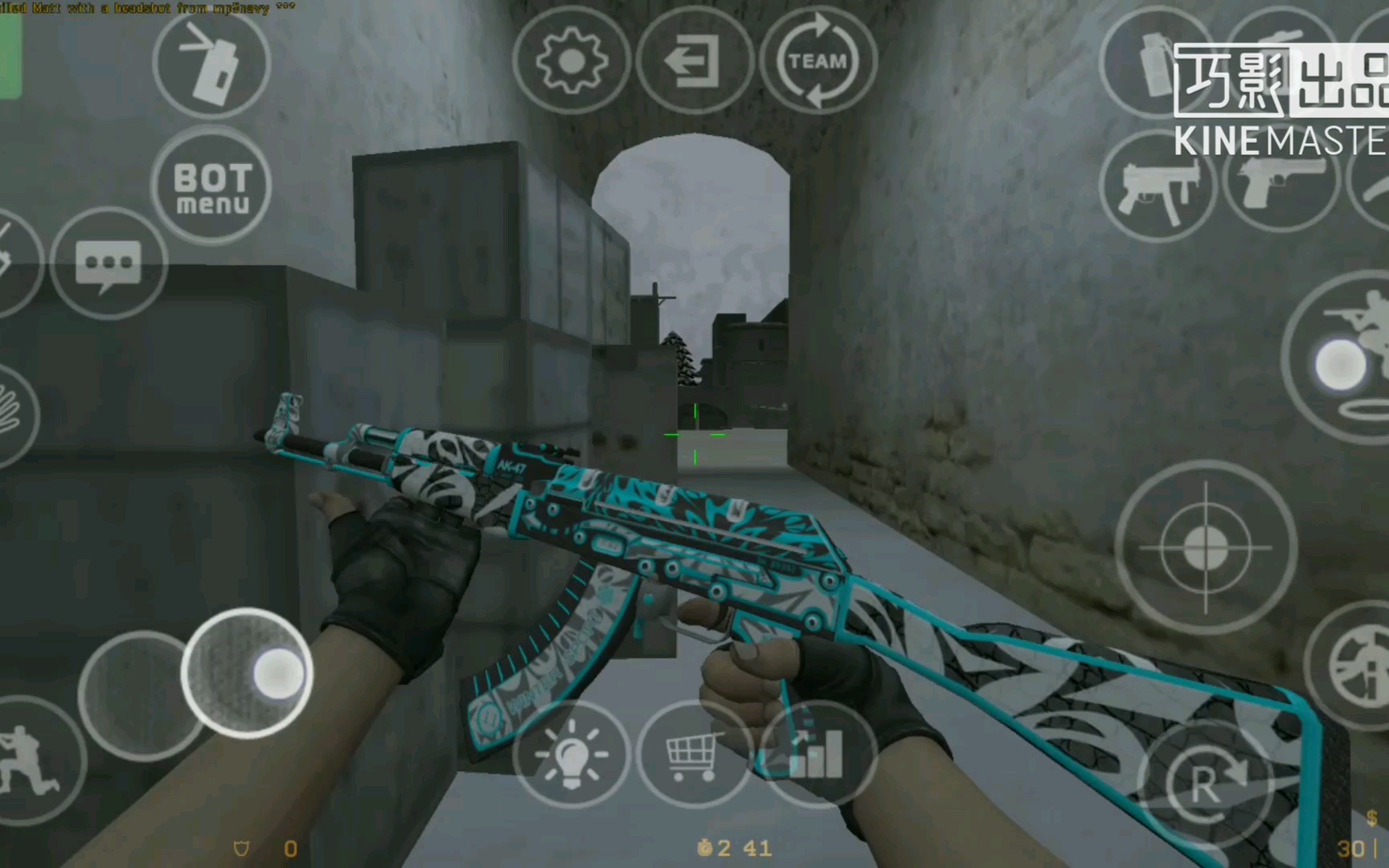Screen dimensions: 1389x868
Task: Open the settings gear icon
Action: 573,58
